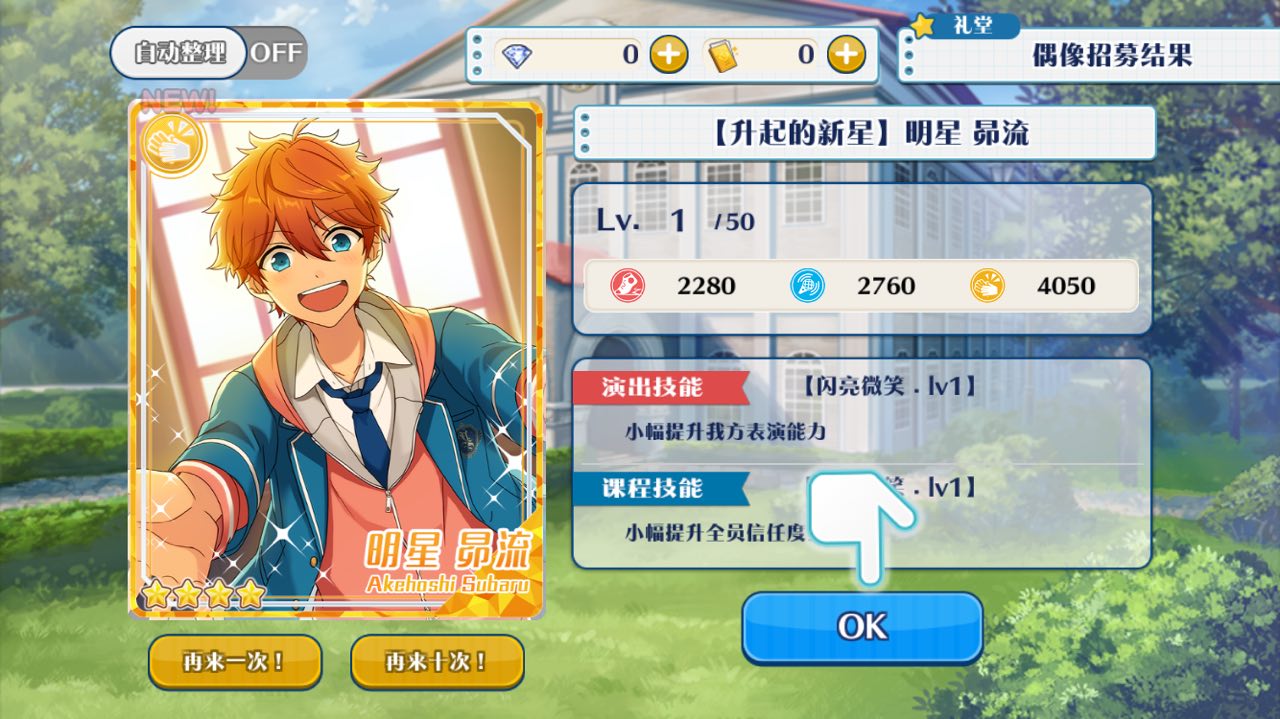Recruit ten more with 再来十次
Screen dimensions: 1280x719
pyautogui.click(x=437, y=661)
